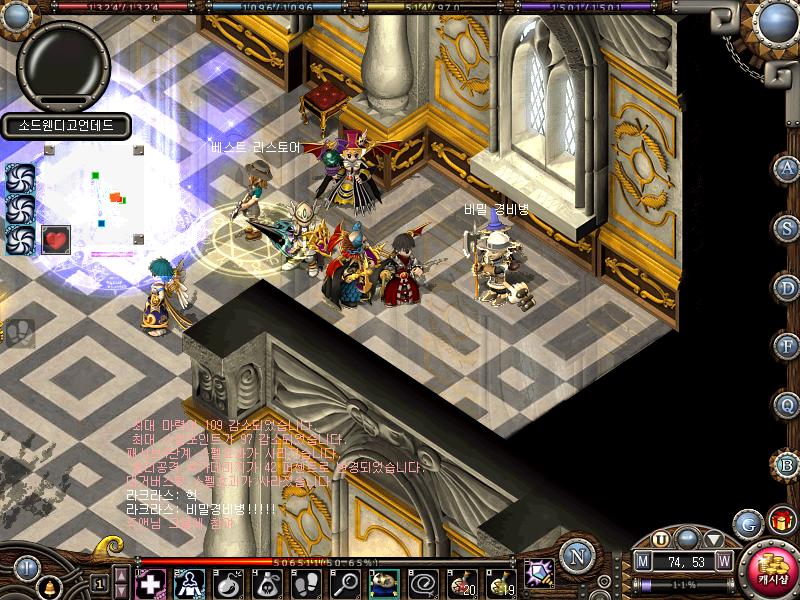Use the white cross heal skill slot
Screen dimensions: 800x600
pos(150,582)
